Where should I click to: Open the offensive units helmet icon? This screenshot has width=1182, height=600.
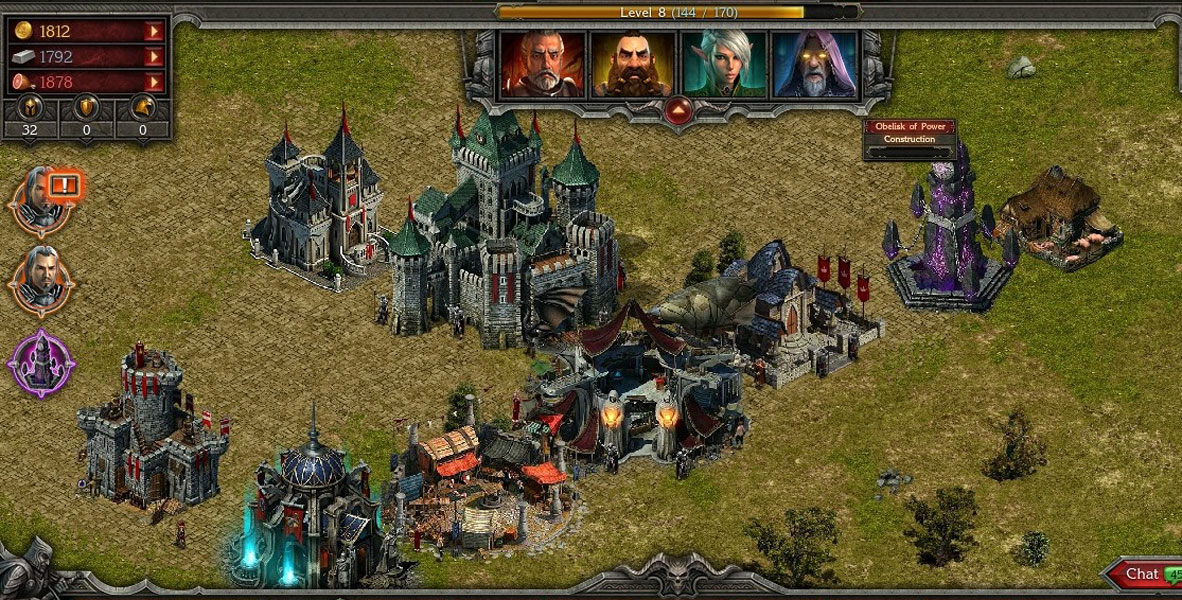coord(30,108)
